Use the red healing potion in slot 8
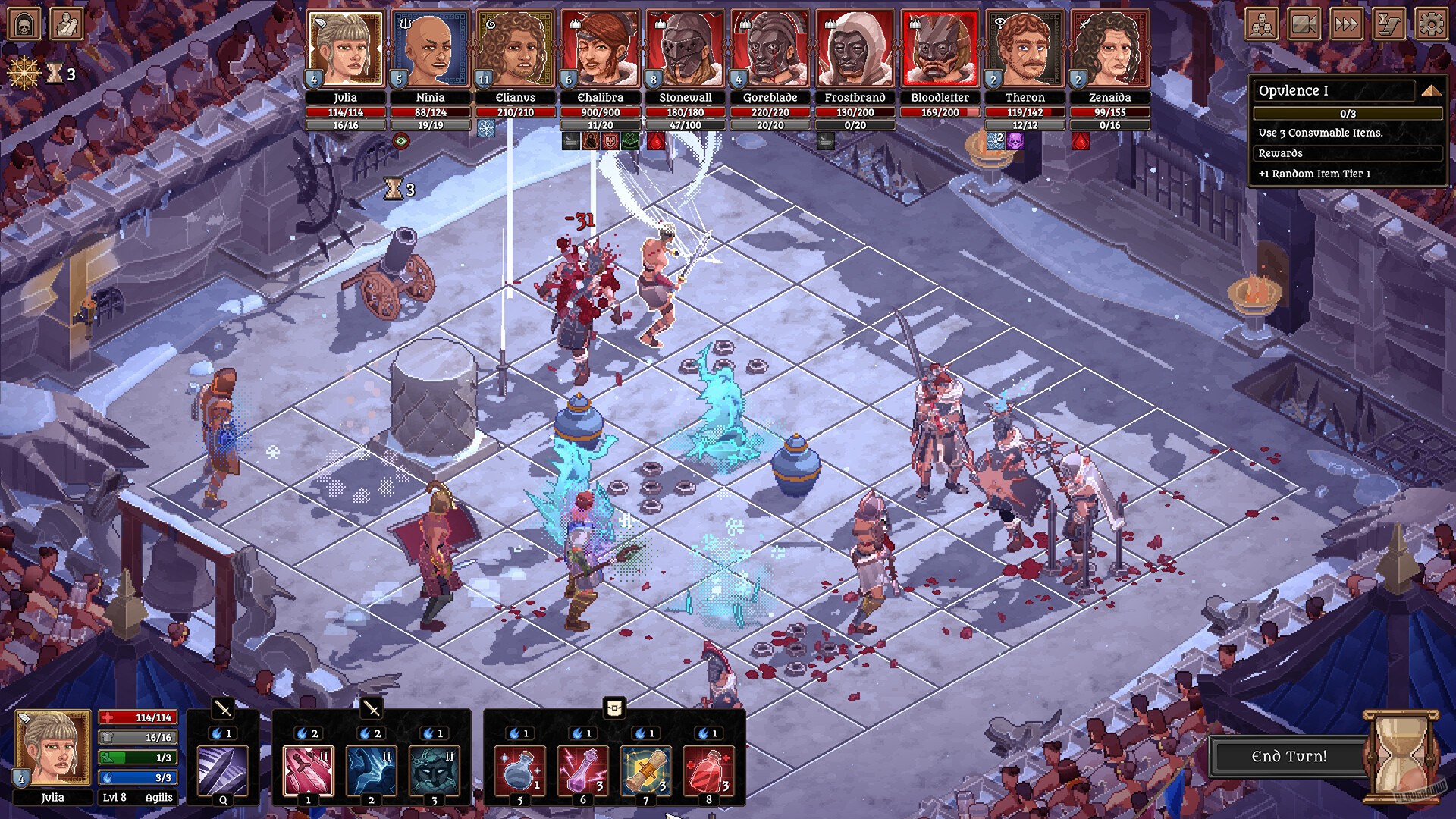This screenshot has height=819, width=1456. click(x=709, y=768)
